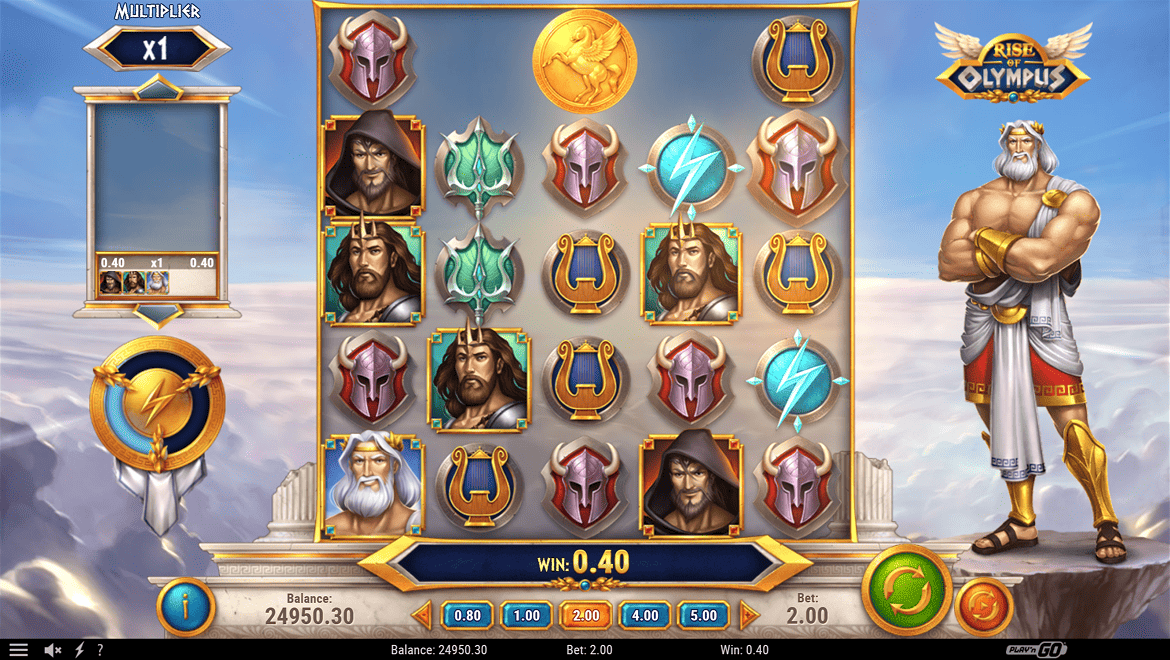
Task: Select the 0.80 bet amount
Action: (x=467, y=615)
